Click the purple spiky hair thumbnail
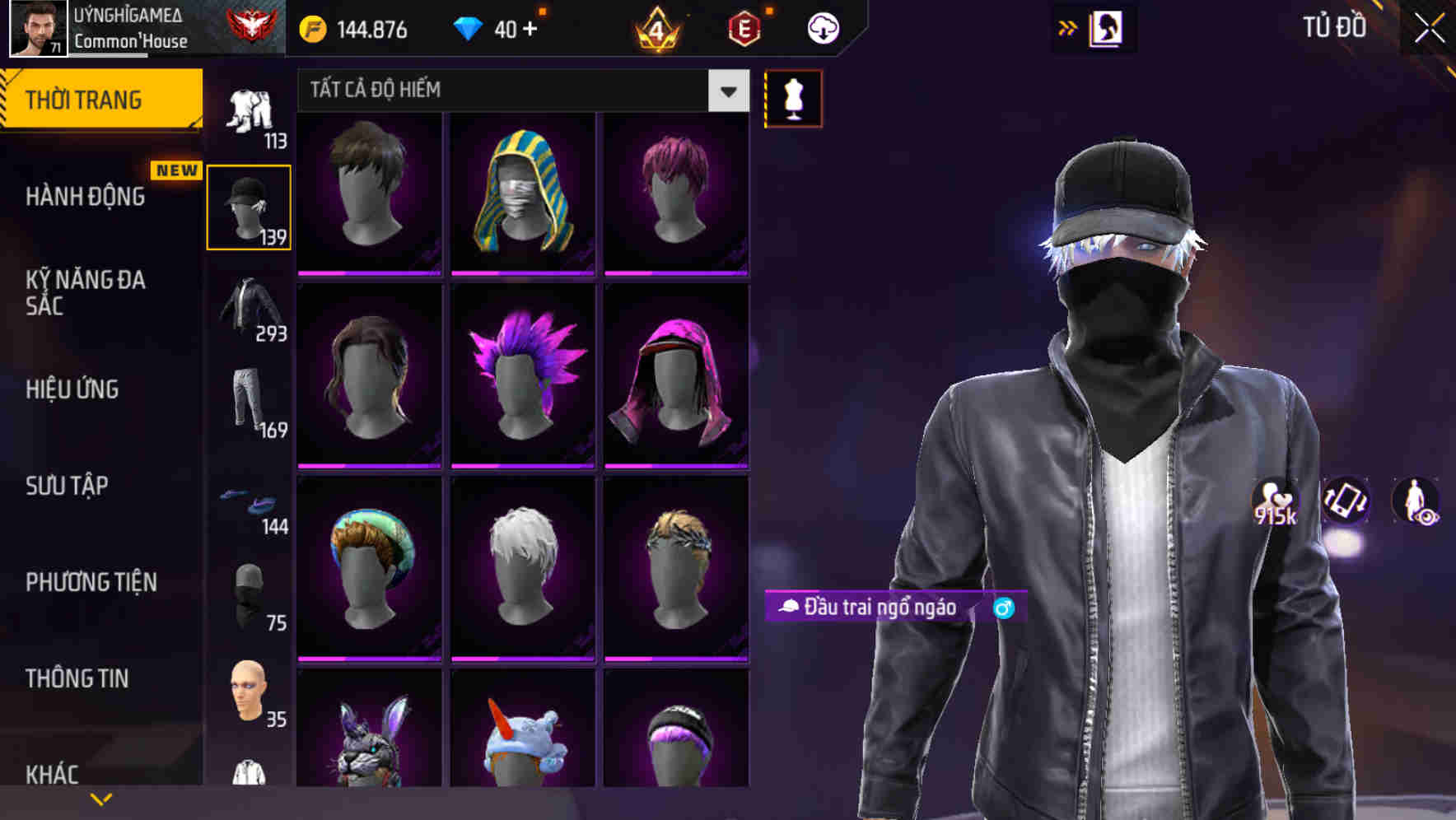 coord(521,376)
